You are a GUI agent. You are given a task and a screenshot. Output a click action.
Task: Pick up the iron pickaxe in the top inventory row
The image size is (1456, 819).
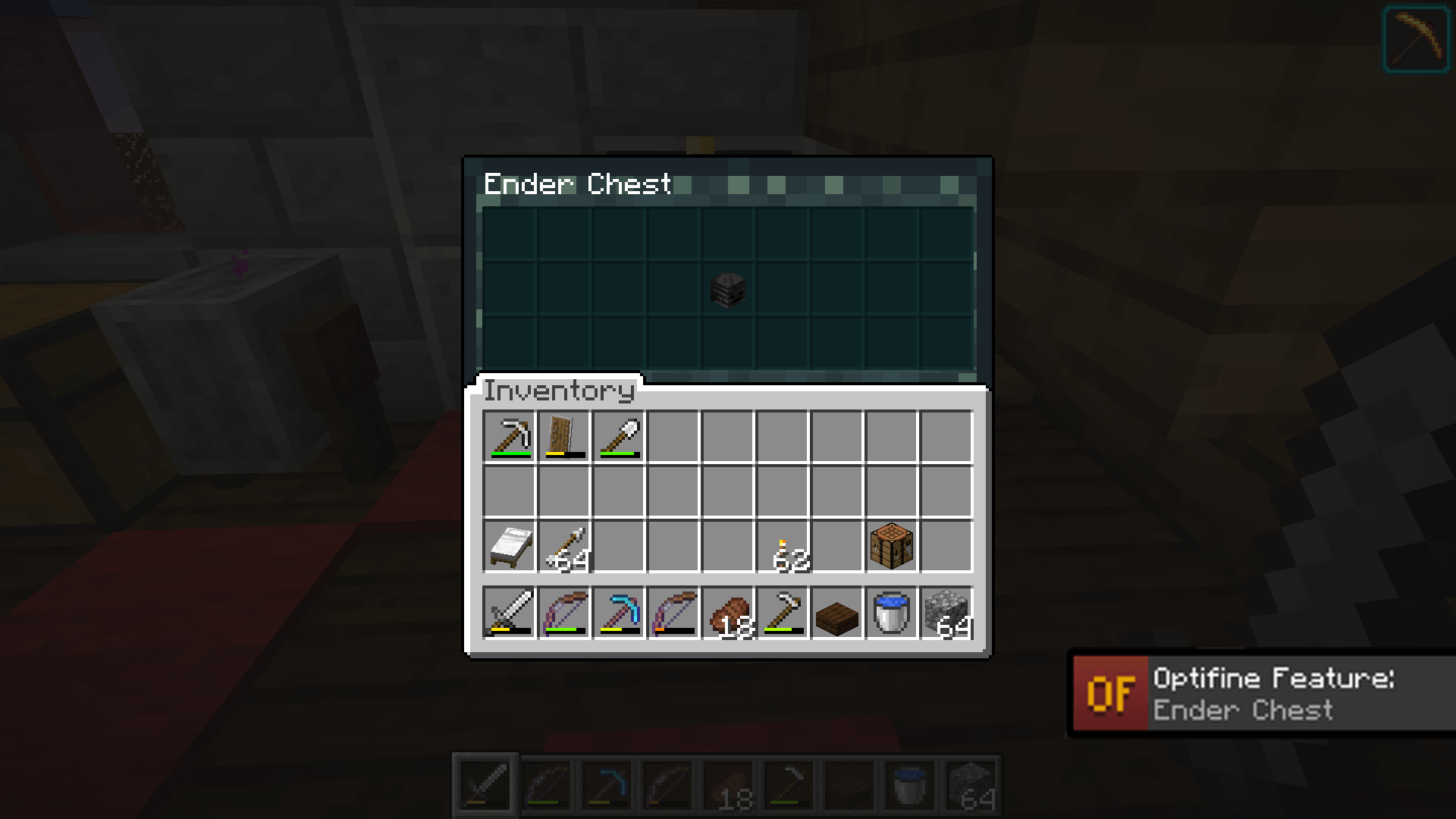[x=510, y=436]
